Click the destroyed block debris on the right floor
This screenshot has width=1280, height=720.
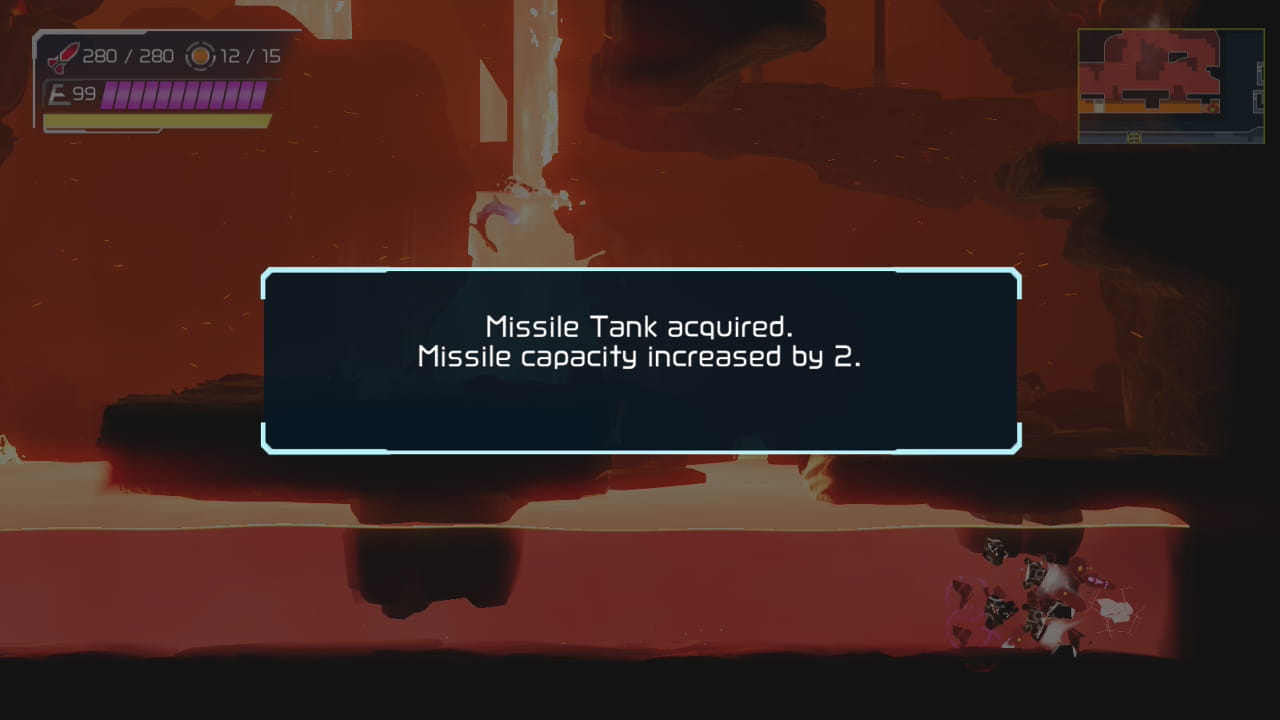pyautogui.click(x=1020, y=600)
